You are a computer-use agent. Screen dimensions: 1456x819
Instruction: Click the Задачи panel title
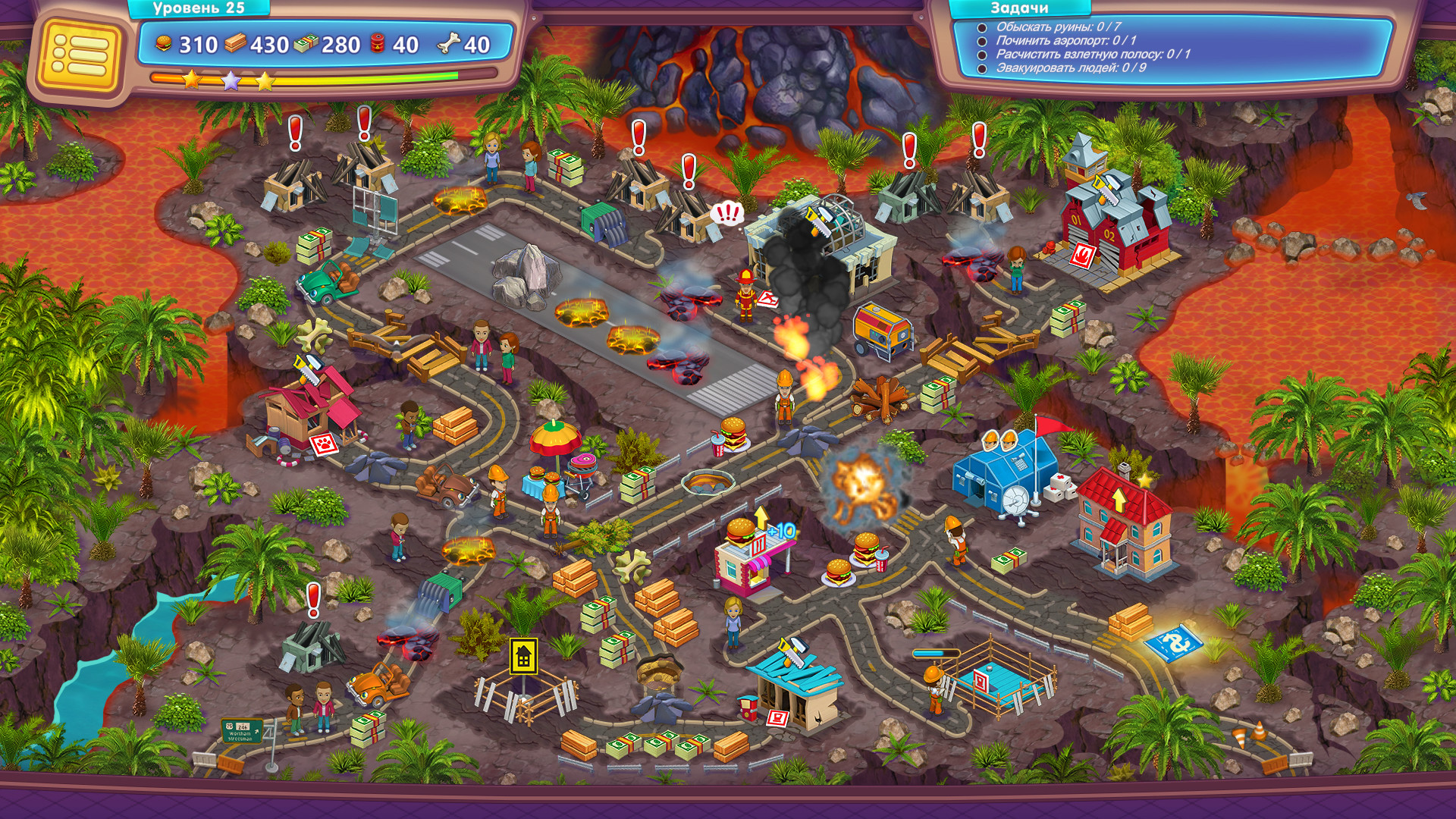pyautogui.click(x=1019, y=9)
